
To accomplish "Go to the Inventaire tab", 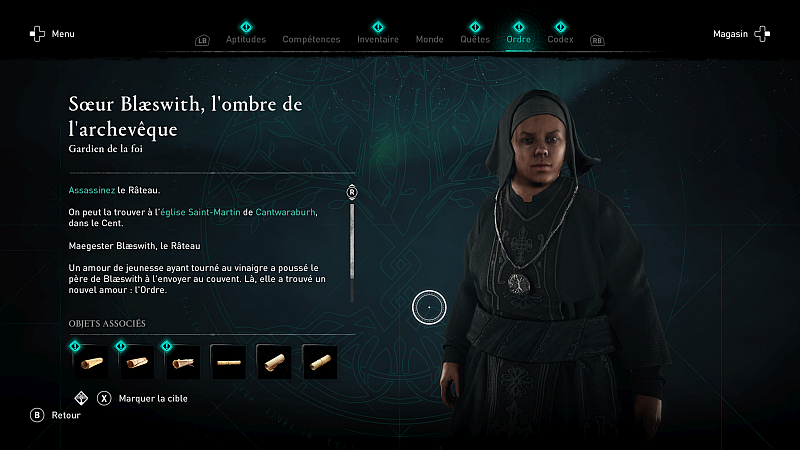I will (x=378, y=39).
